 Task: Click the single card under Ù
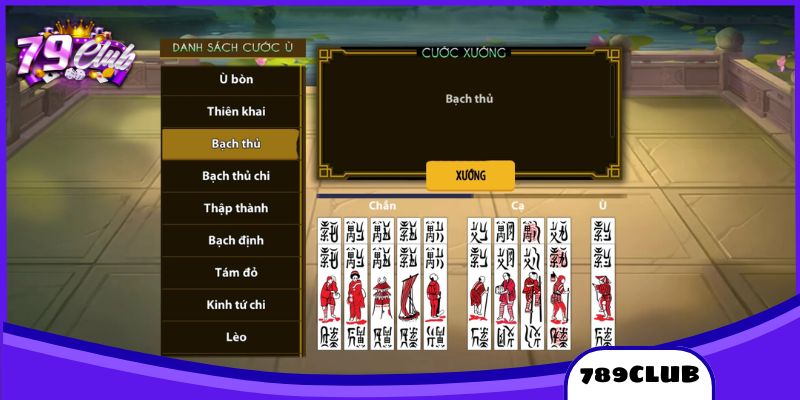click(602, 283)
